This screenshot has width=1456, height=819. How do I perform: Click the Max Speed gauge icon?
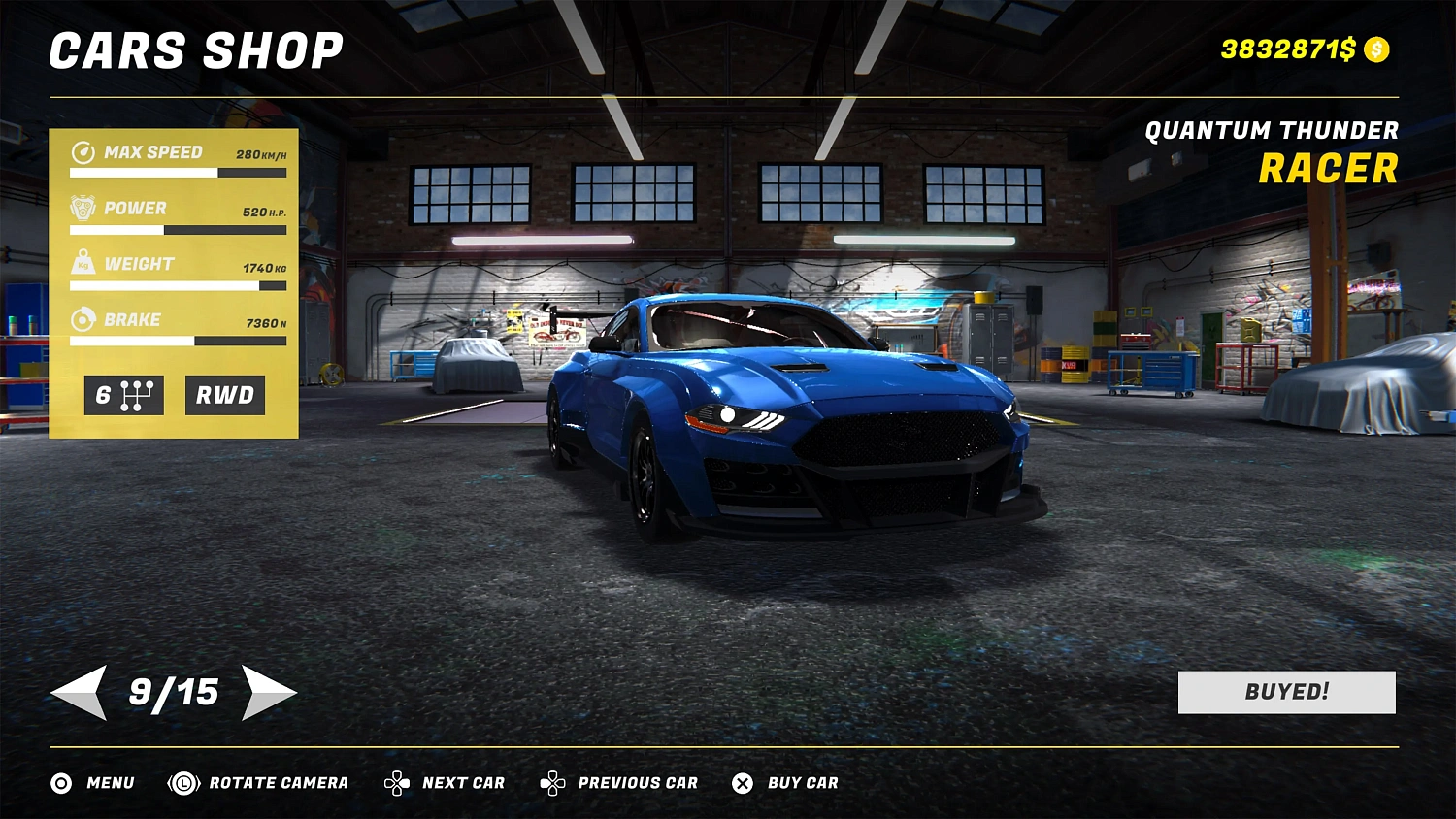(83, 151)
